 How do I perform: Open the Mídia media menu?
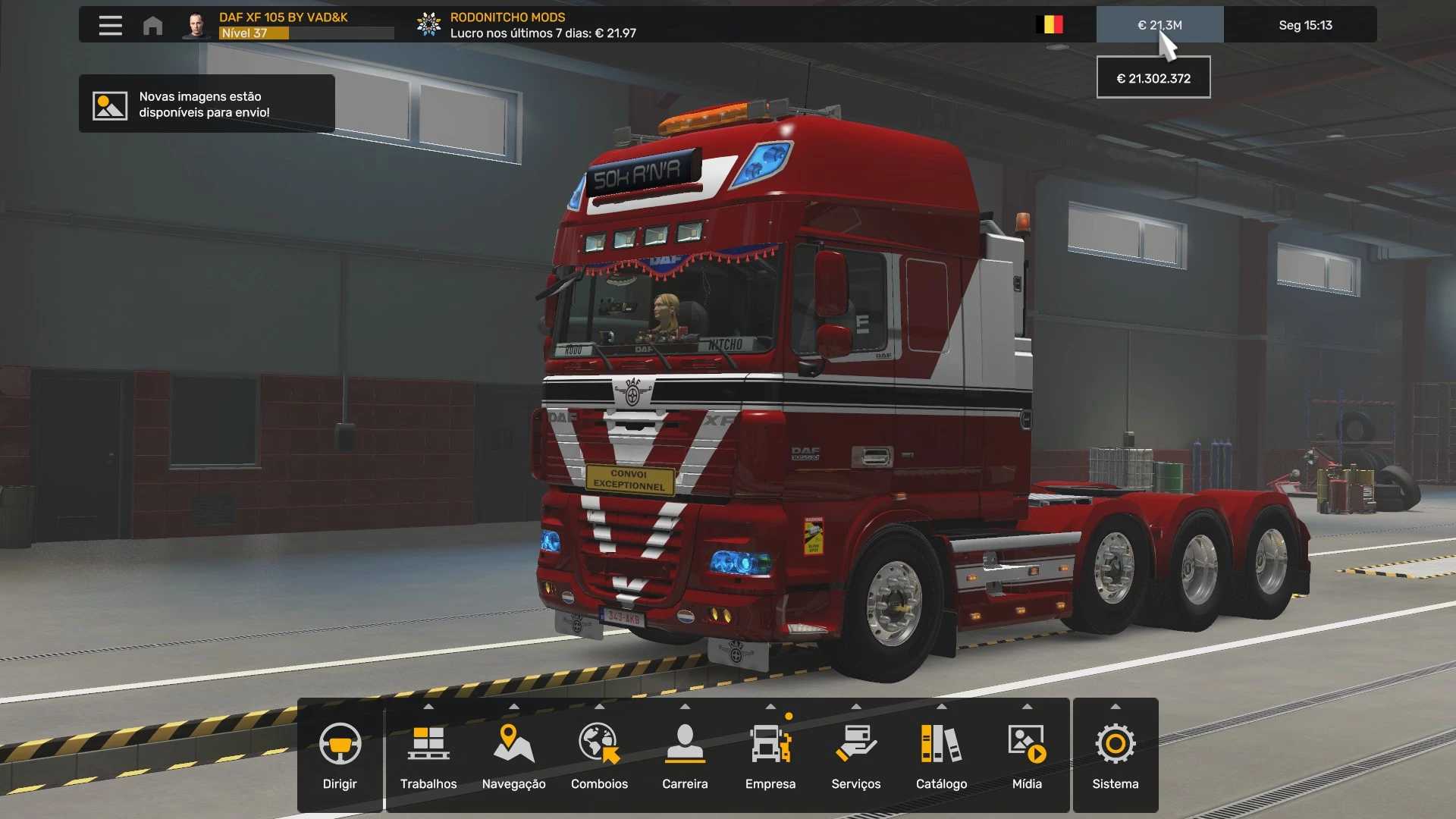(x=1027, y=755)
